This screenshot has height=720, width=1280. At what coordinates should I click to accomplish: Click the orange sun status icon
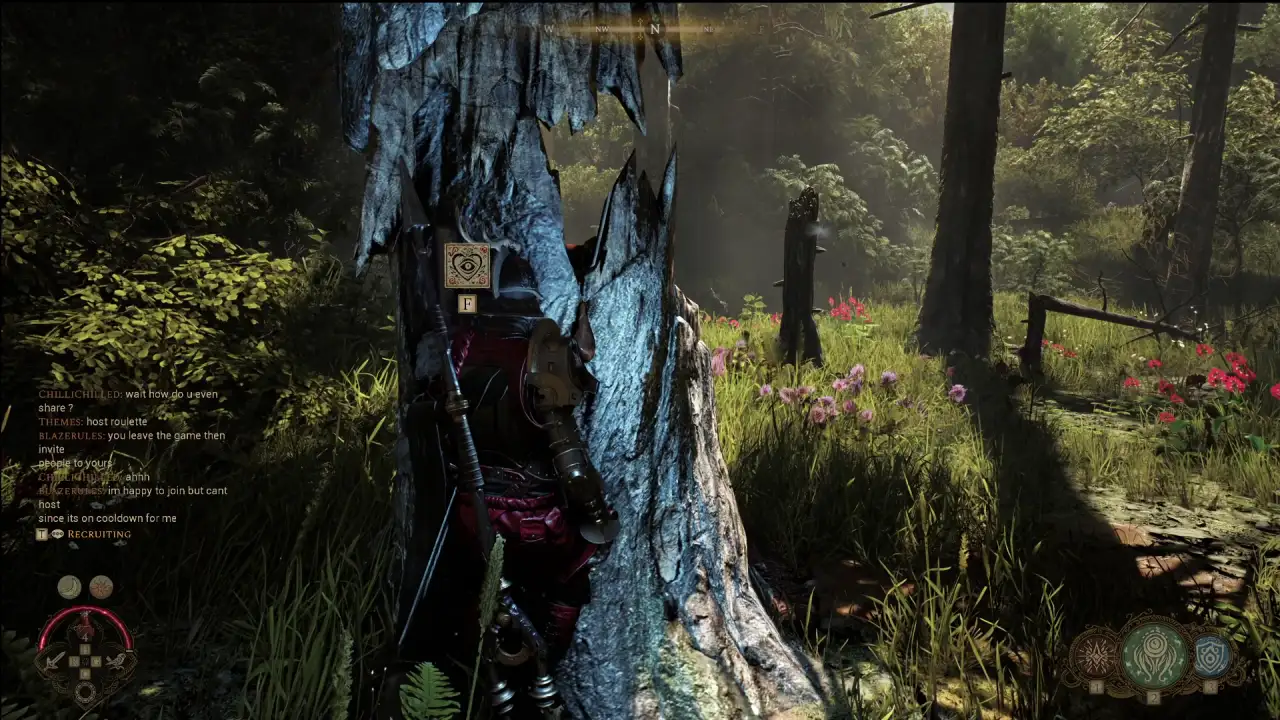point(101,587)
